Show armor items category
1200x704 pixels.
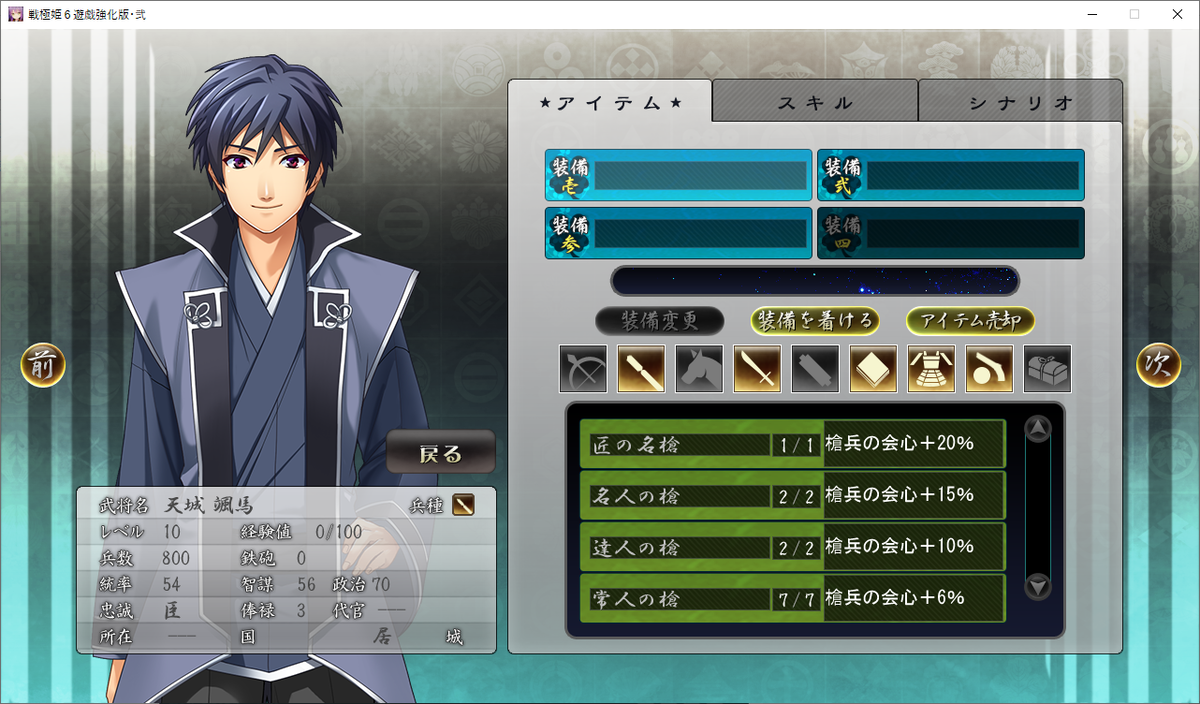coord(931,369)
